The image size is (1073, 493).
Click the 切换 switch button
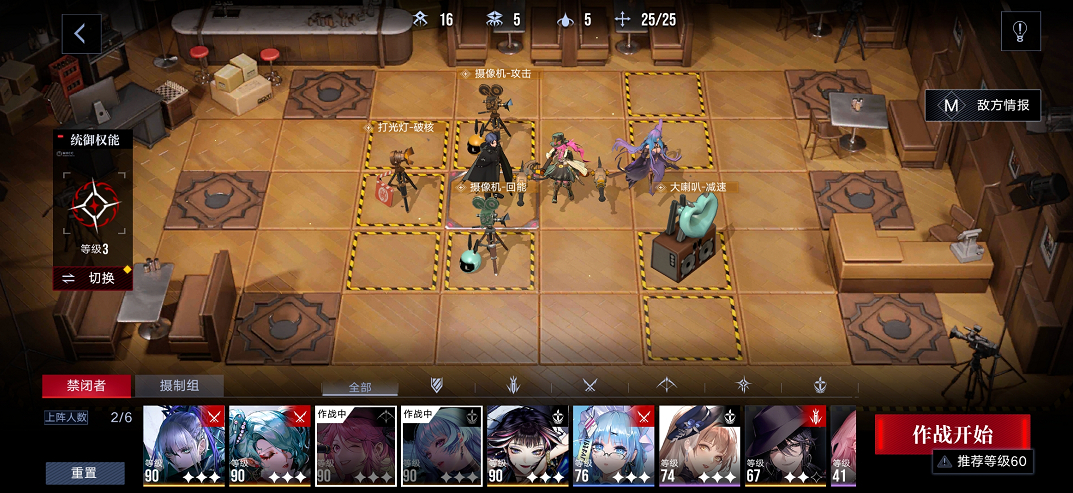tap(93, 278)
